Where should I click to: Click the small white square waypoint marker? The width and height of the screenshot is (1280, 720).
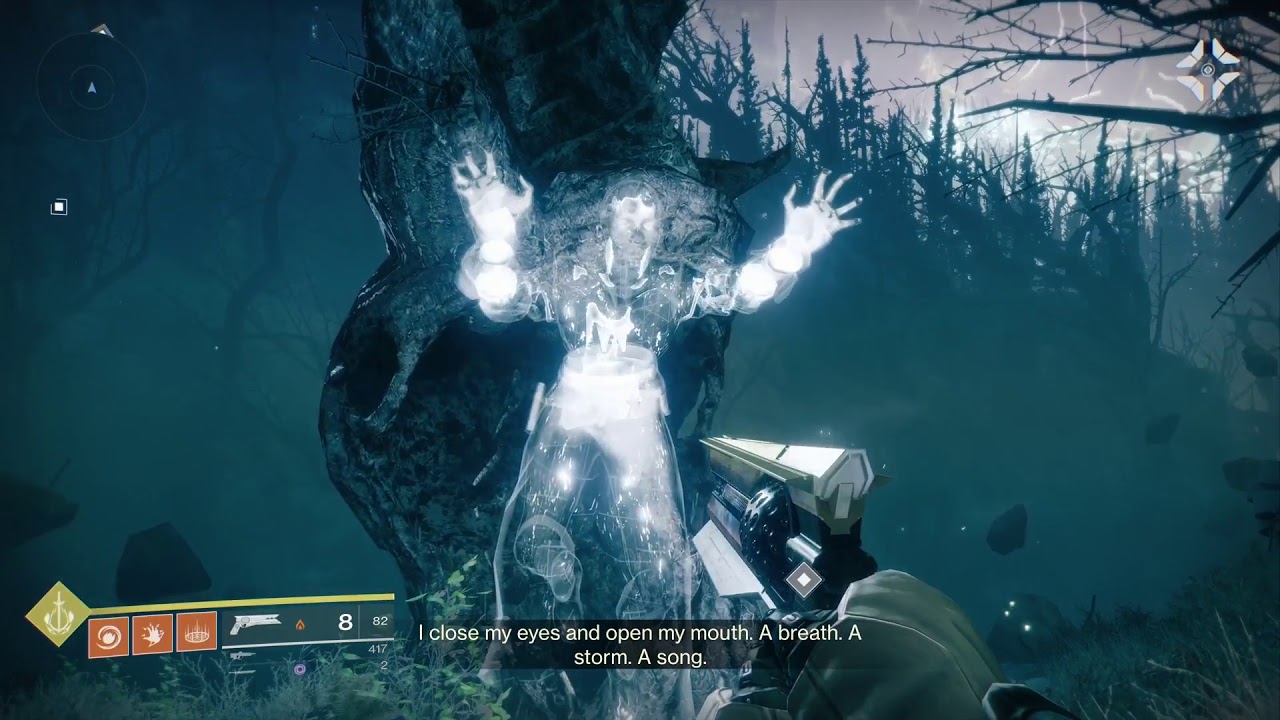59,207
